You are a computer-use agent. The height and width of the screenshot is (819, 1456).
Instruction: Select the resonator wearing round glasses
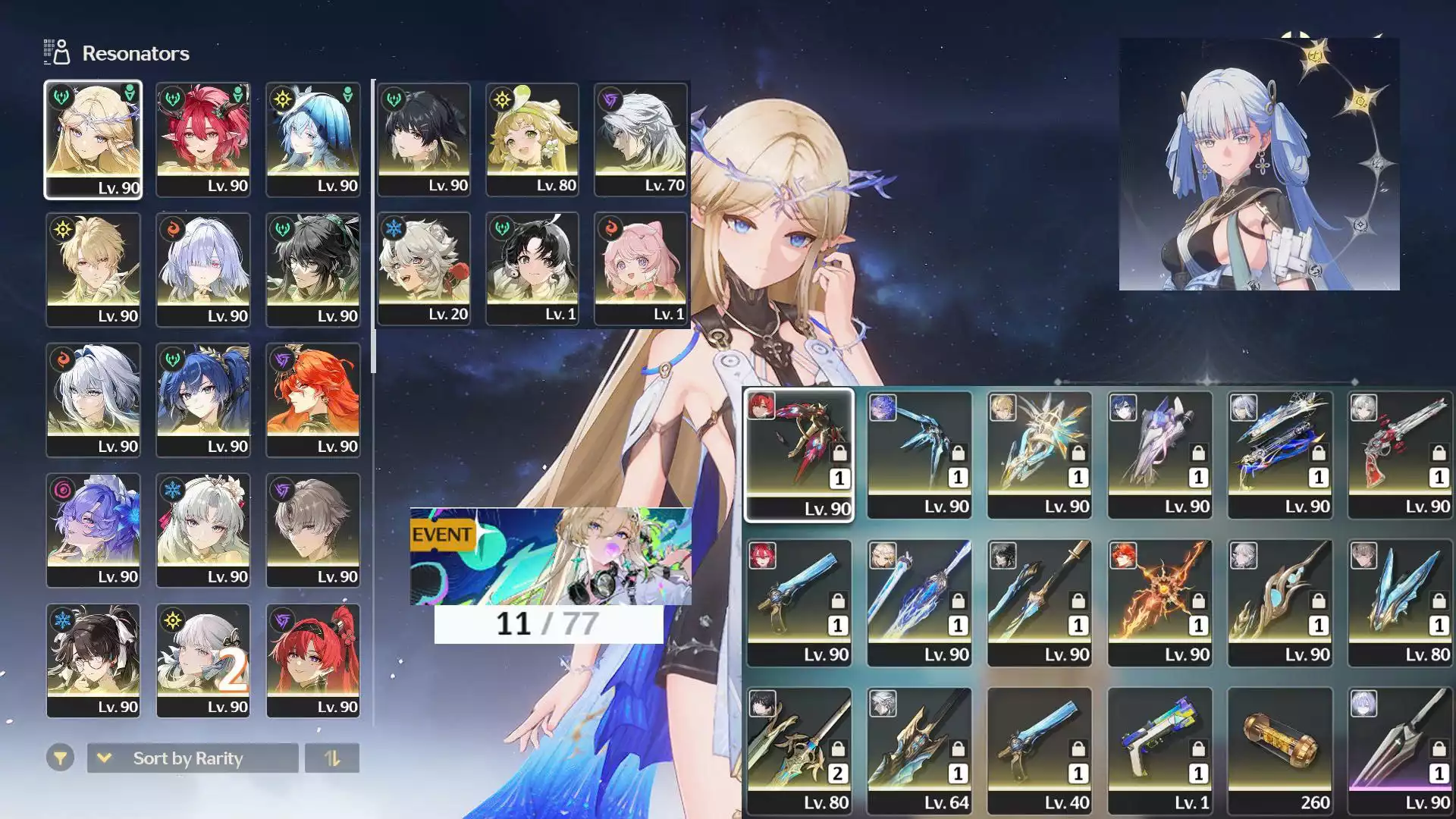[x=93, y=661]
